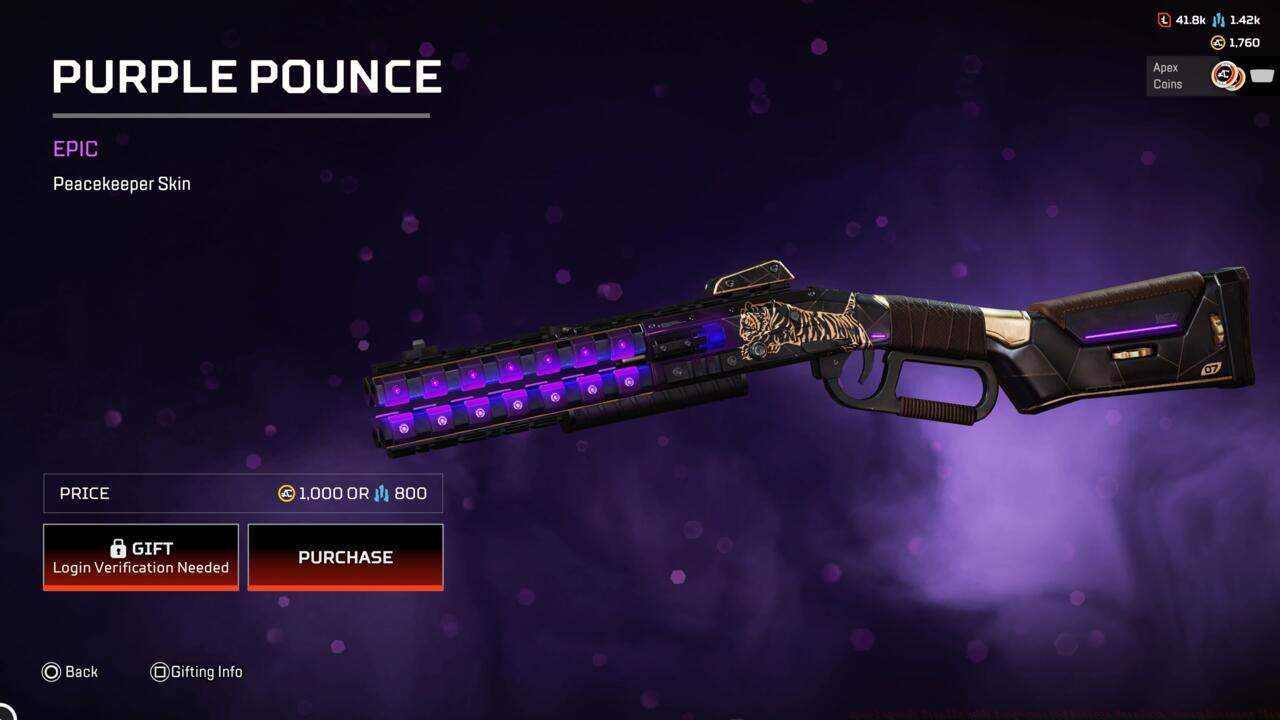Click the Apex Coins icon in the PRICE row
The height and width of the screenshot is (720, 1280).
286,493
